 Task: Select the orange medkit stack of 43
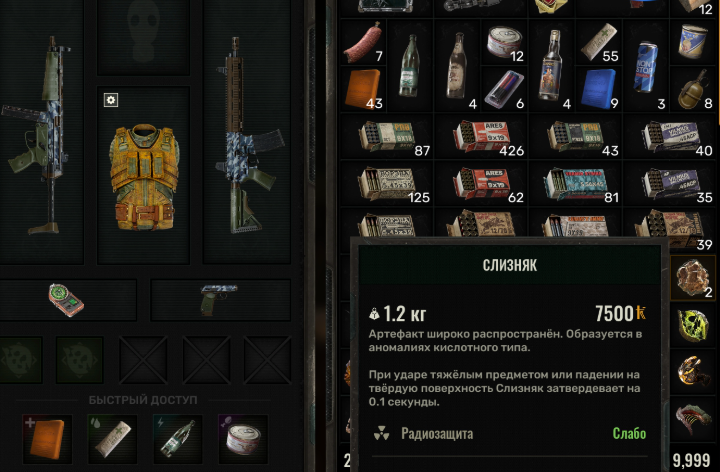362,88
